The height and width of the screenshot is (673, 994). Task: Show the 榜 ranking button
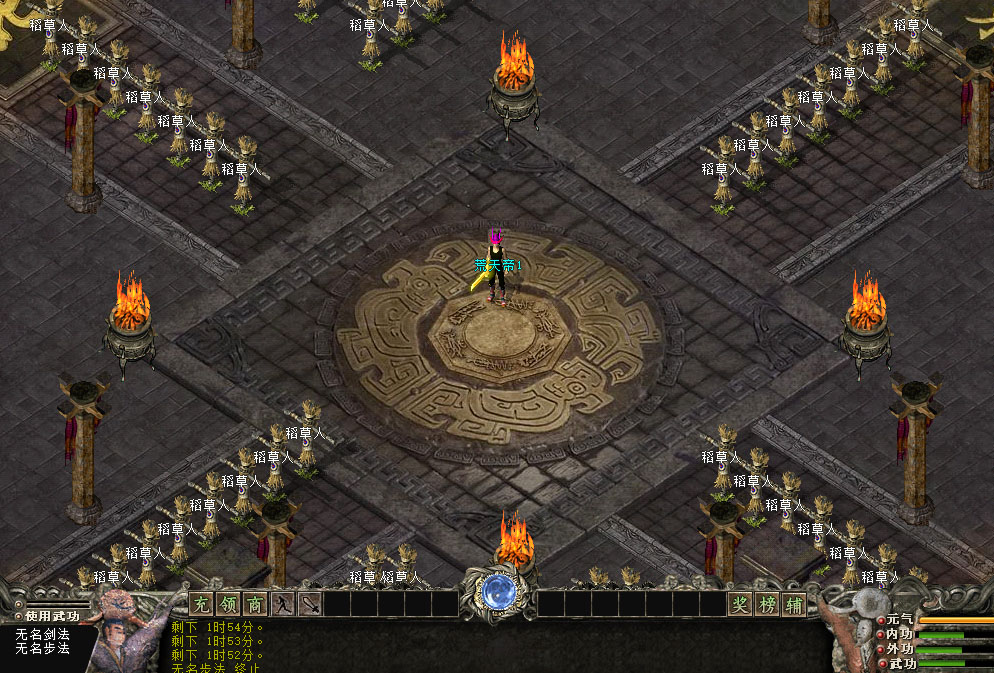click(x=767, y=604)
